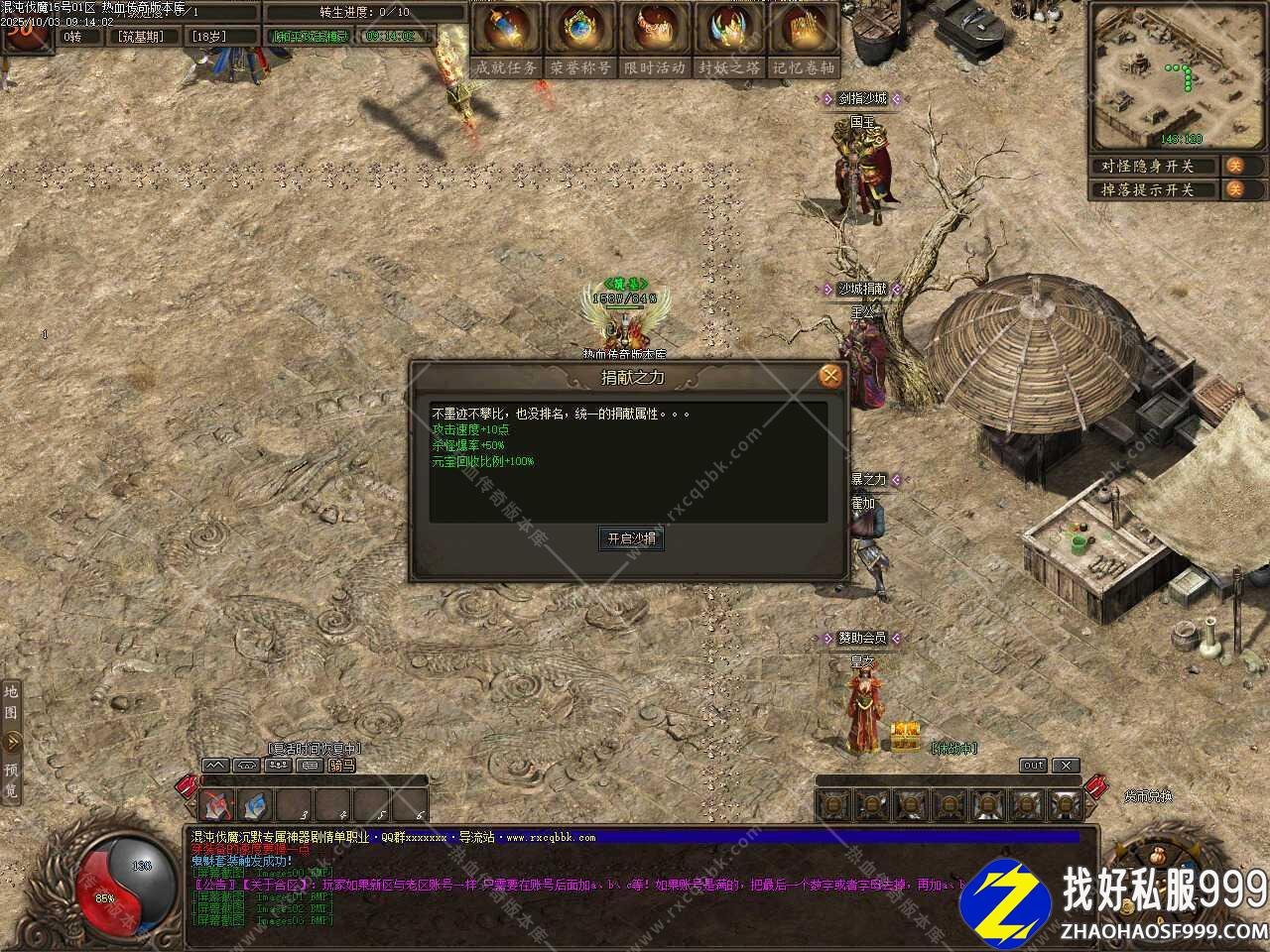
Task: Open the 封妖之塔 demon tower menu
Action: pos(729,41)
